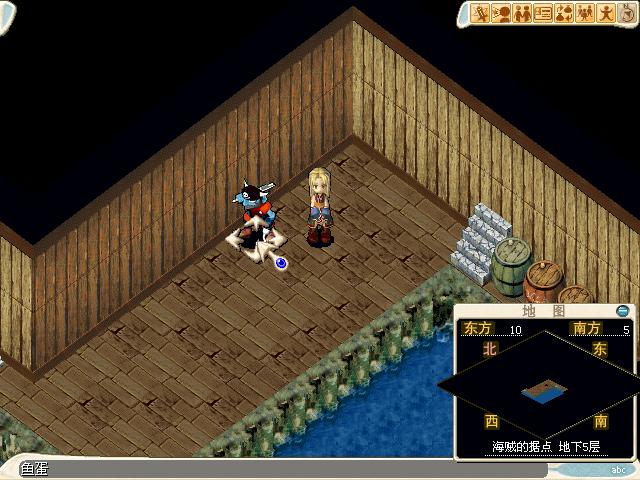640x480 pixels.
Task: Click the single character action icon
Action: click(604, 13)
